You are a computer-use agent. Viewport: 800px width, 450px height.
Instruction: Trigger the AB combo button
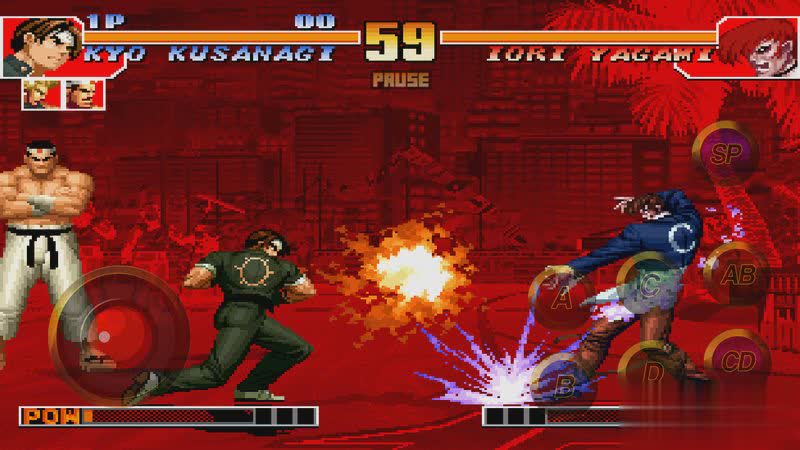(x=738, y=275)
